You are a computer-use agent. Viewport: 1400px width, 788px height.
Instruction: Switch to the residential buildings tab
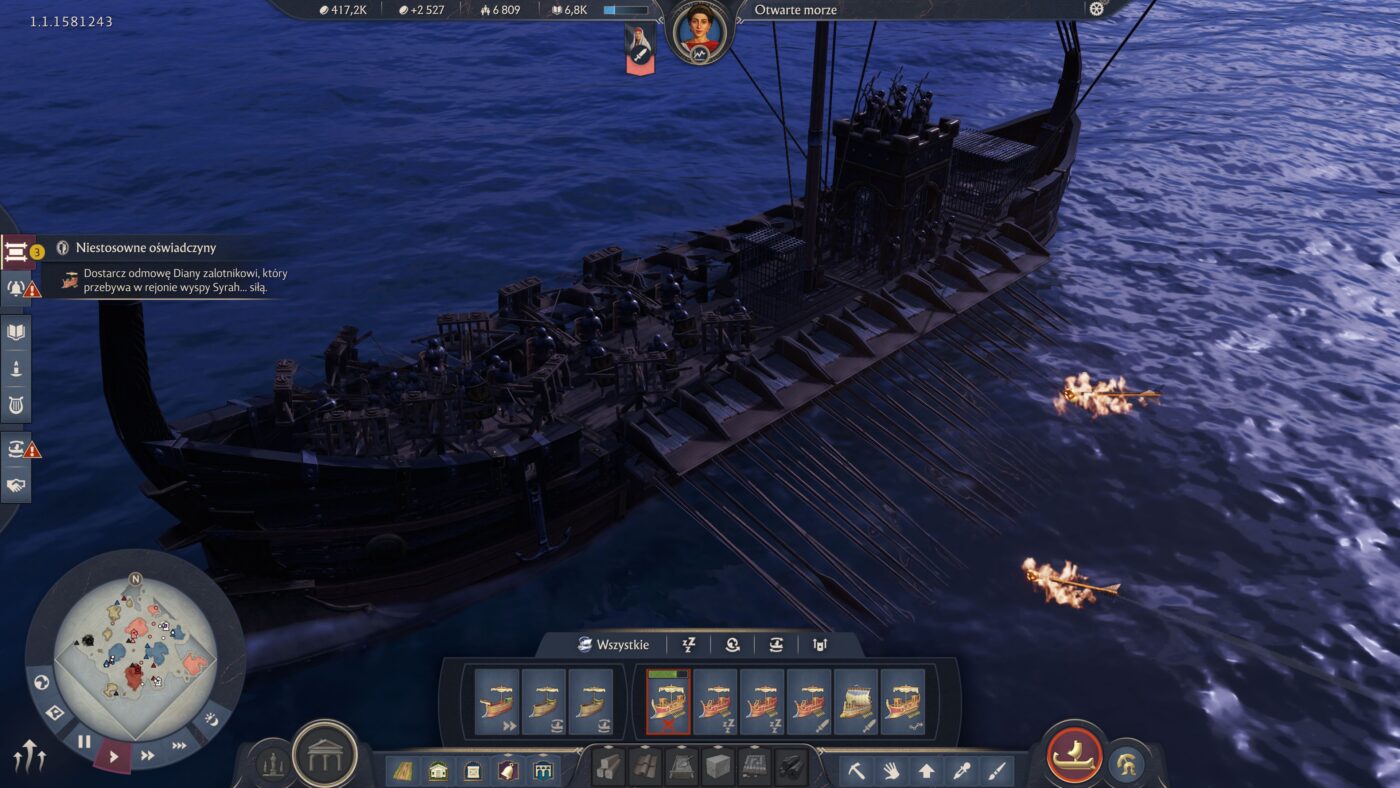[438, 770]
